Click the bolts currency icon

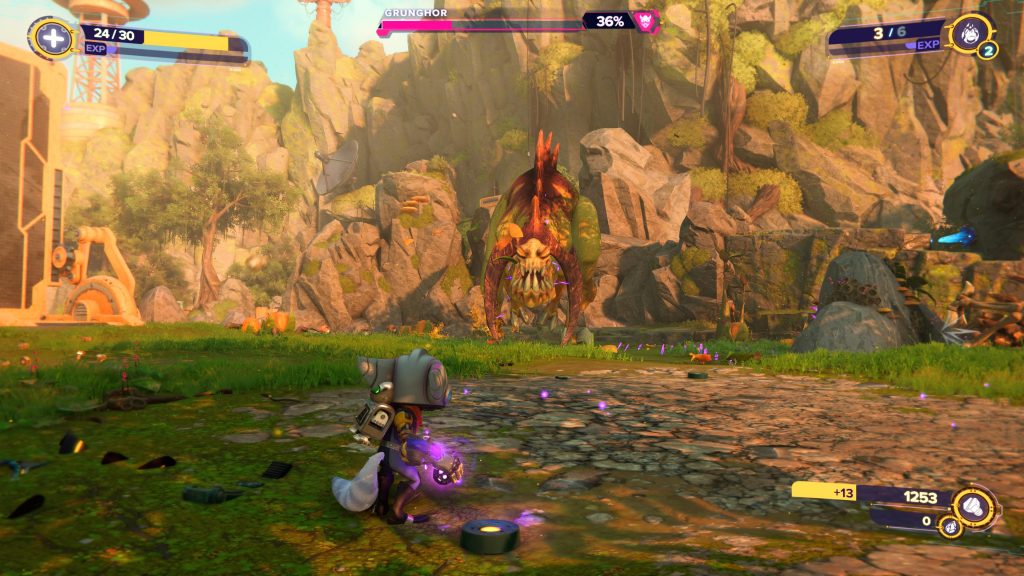973,507
